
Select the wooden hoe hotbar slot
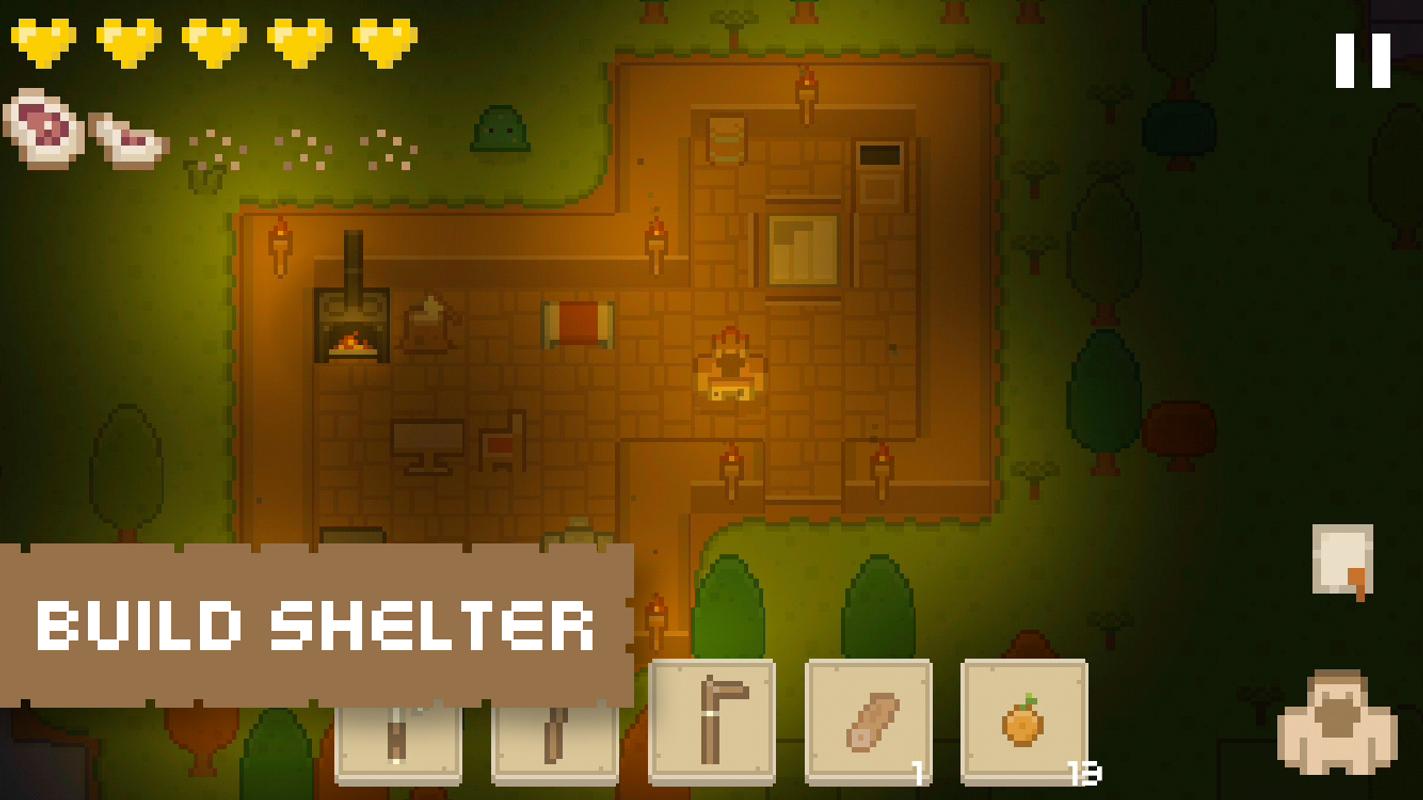(711, 720)
